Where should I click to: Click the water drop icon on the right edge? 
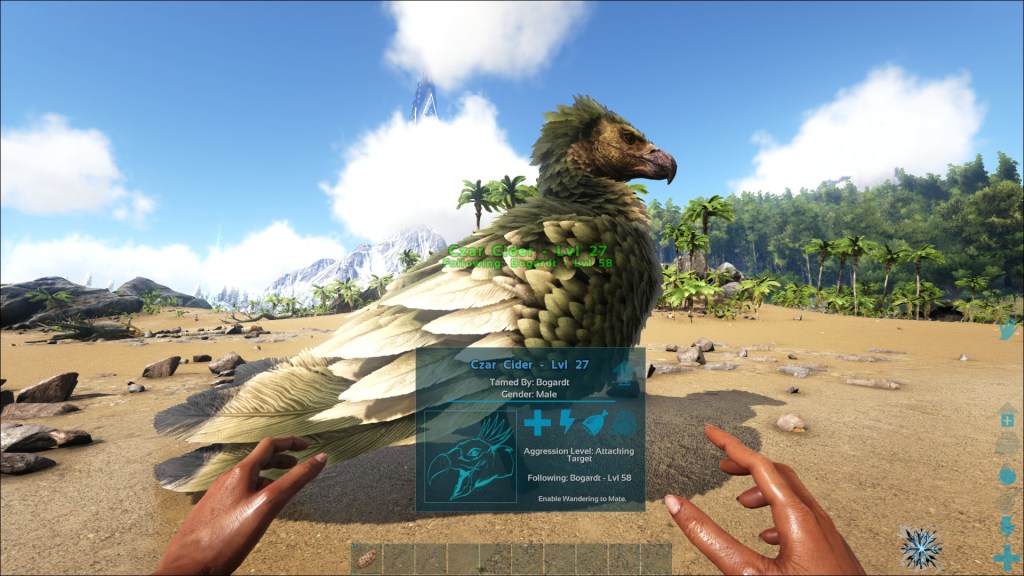(1007, 475)
